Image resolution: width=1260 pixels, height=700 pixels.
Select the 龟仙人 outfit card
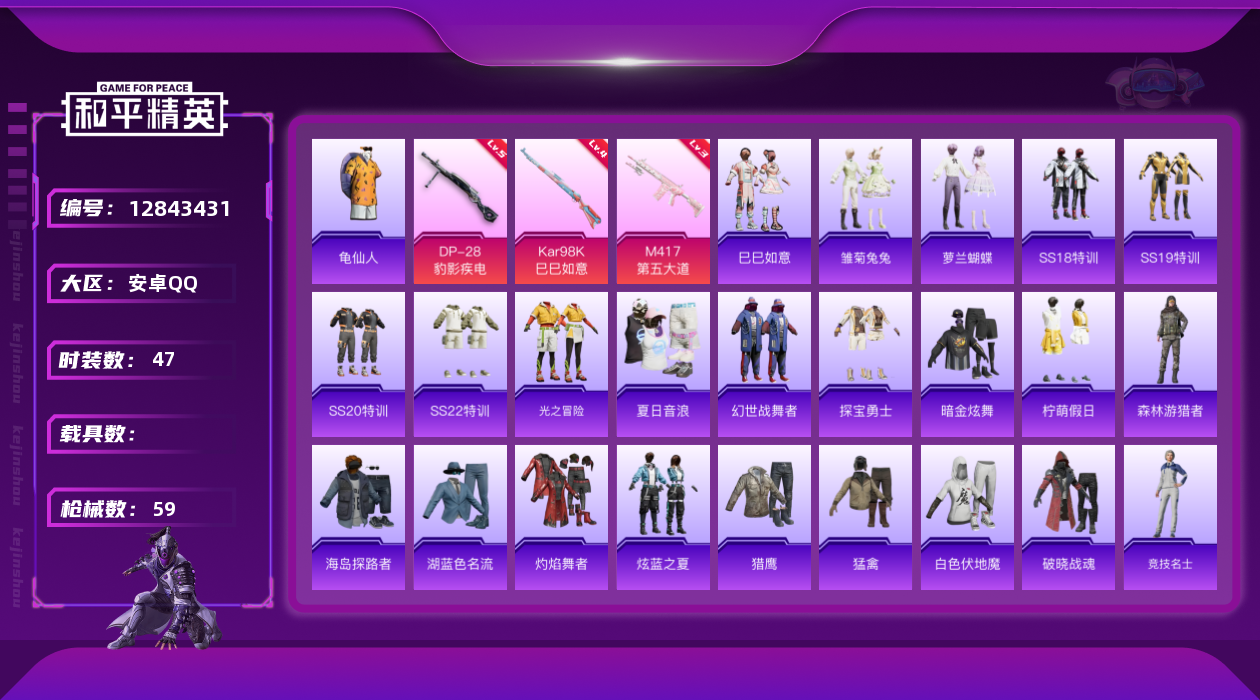(x=358, y=211)
